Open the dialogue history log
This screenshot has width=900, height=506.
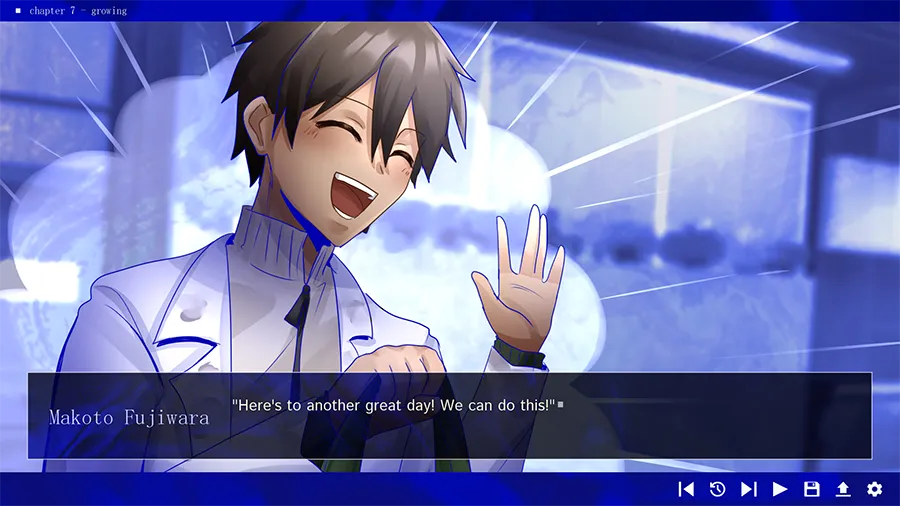[x=717, y=489]
